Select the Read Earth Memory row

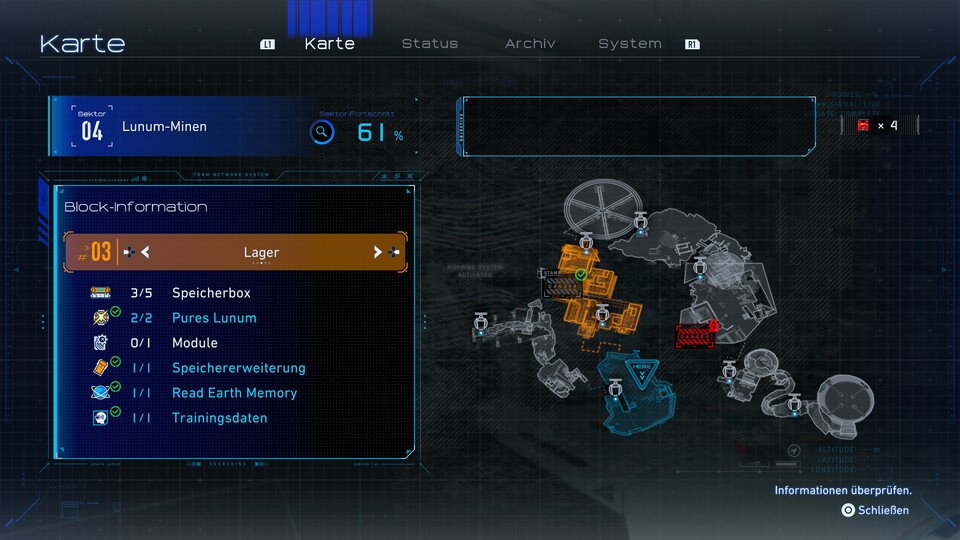click(234, 393)
